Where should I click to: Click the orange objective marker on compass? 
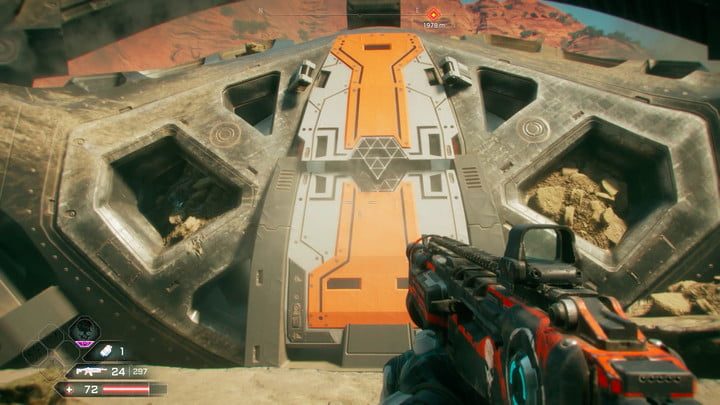coord(434,13)
